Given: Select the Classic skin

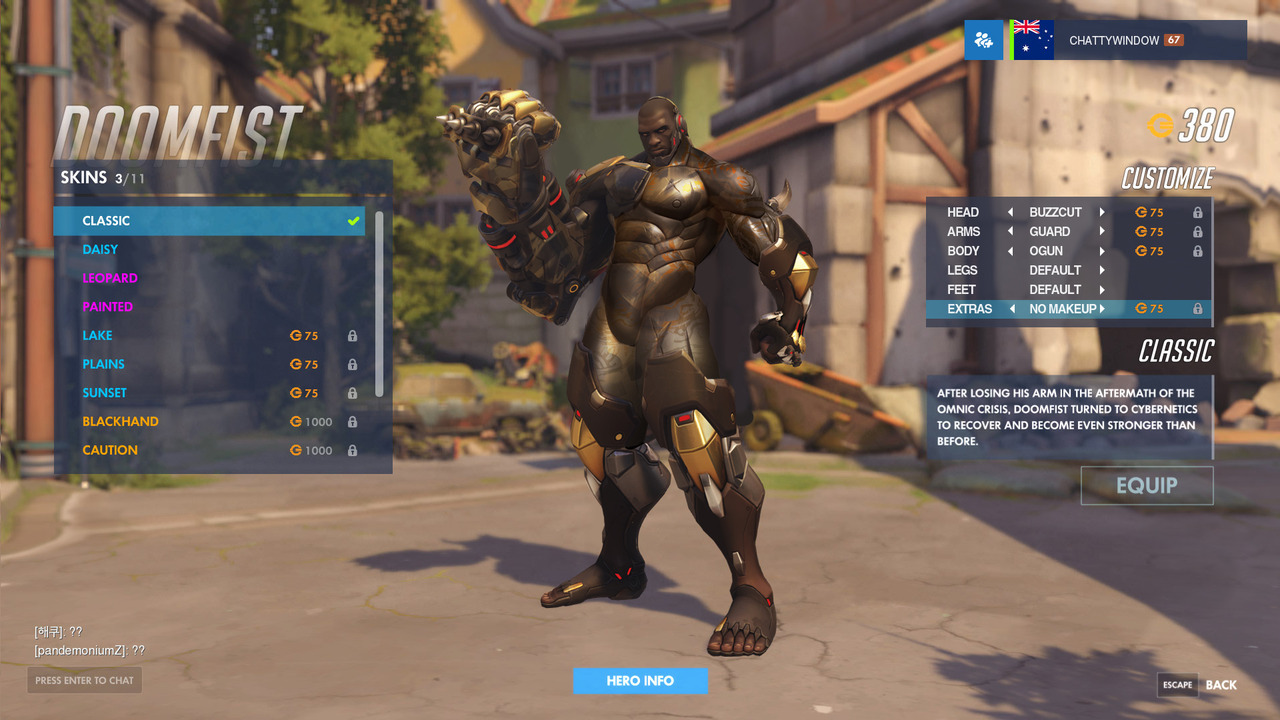Looking at the screenshot, I should click(x=208, y=221).
